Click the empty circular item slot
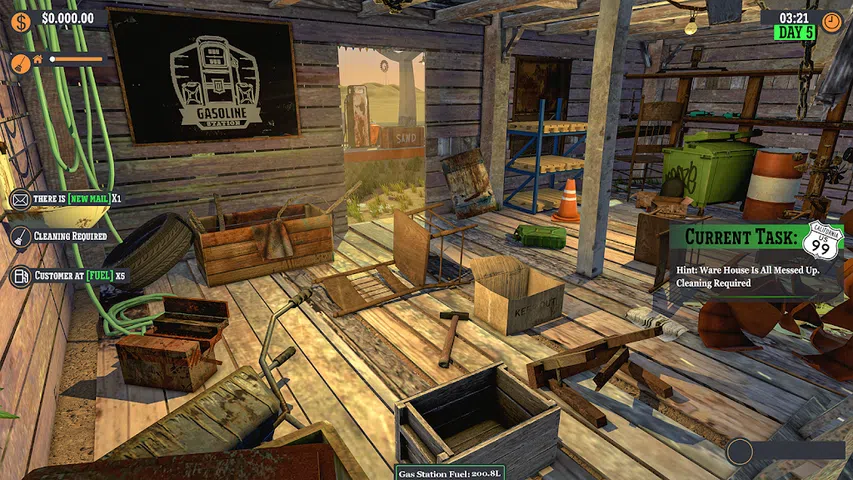This screenshot has width=853, height=480. click(740, 452)
